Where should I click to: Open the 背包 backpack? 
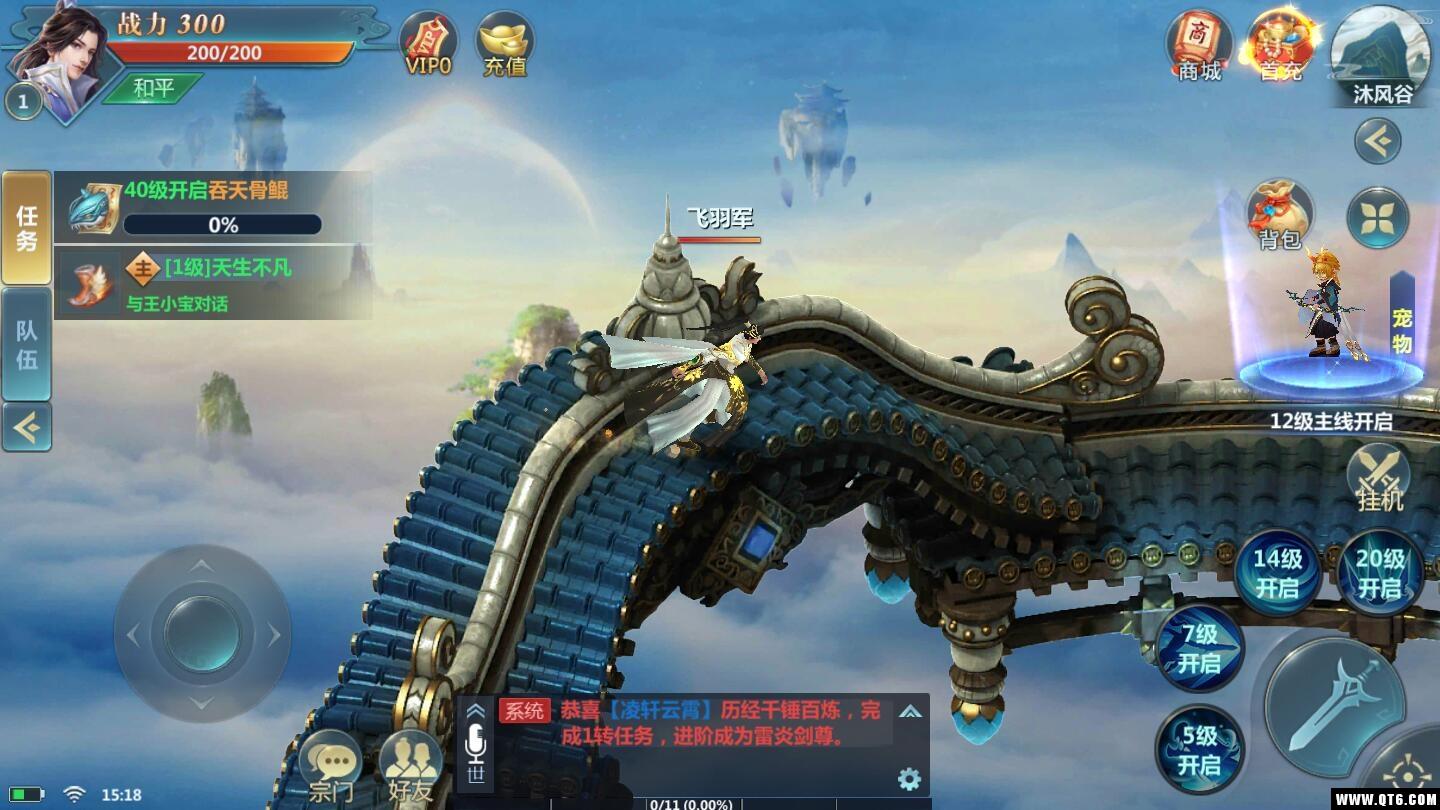point(1279,214)
